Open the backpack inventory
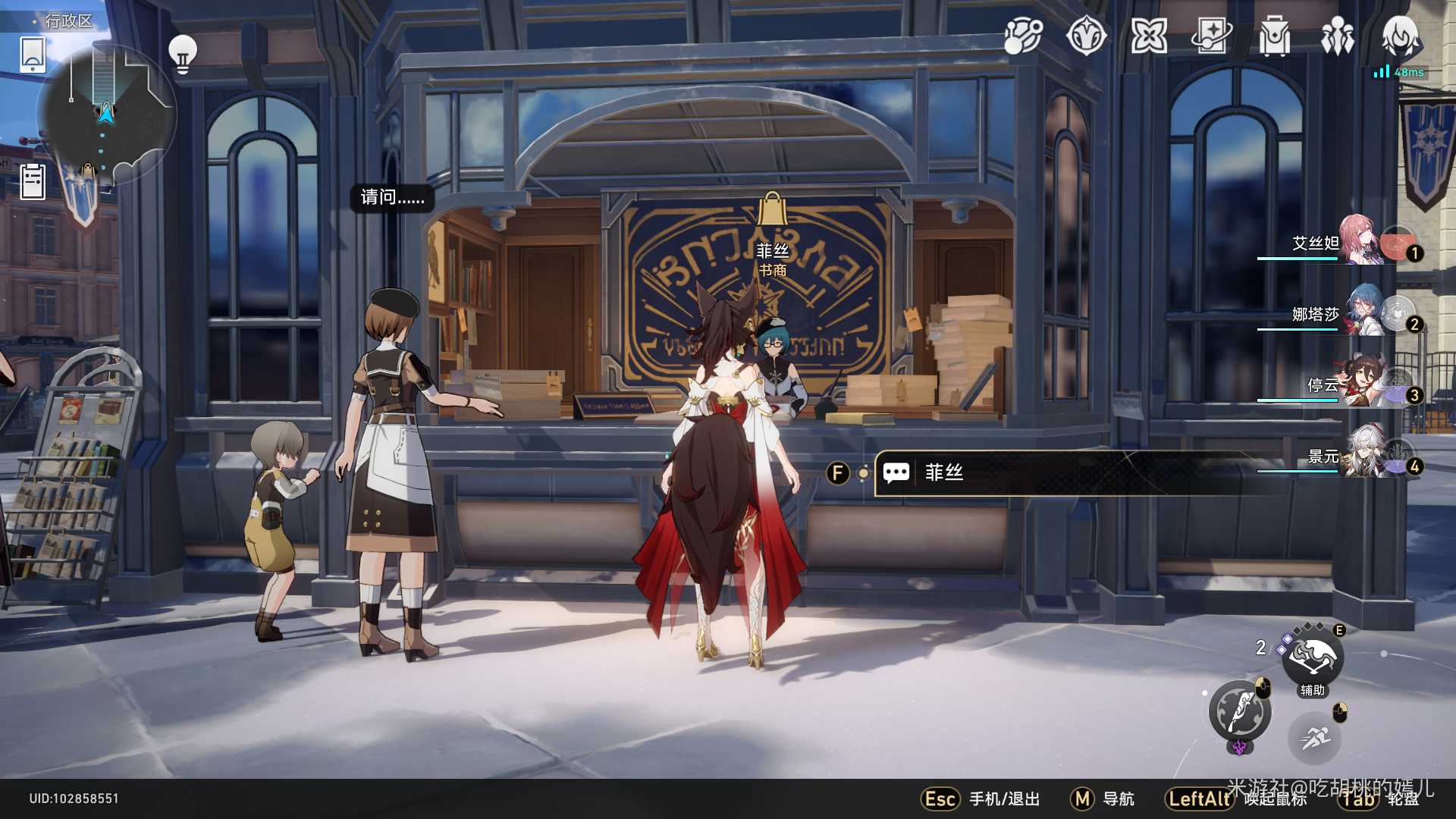 click(x=1274, y=36)
